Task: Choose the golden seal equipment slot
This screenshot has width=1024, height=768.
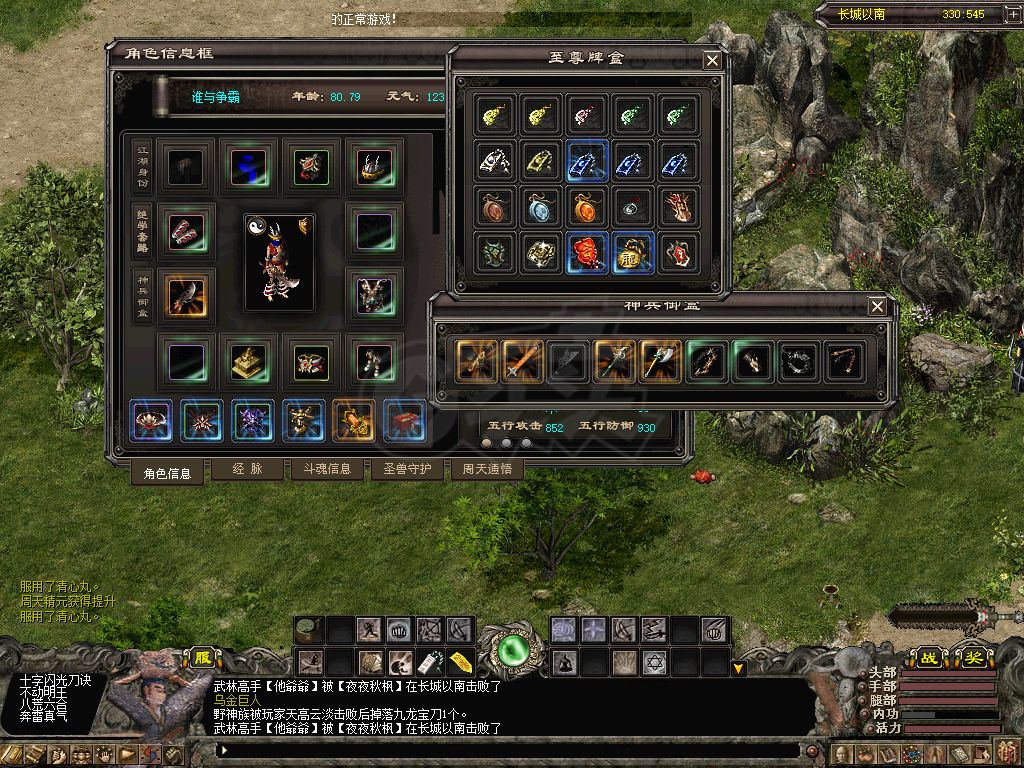Action: pyautogui.click(x=249, y=361)
